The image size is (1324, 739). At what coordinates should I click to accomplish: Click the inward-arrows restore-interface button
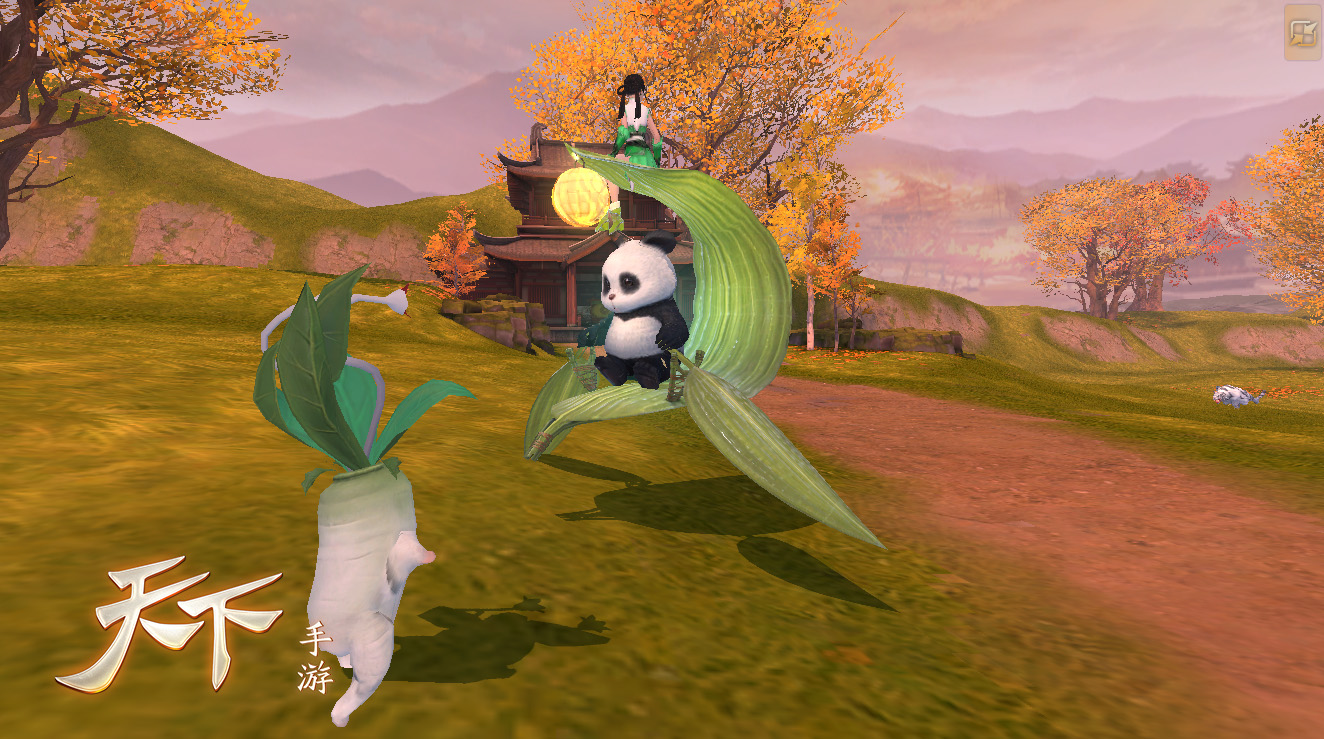(x=1302, y=33)
